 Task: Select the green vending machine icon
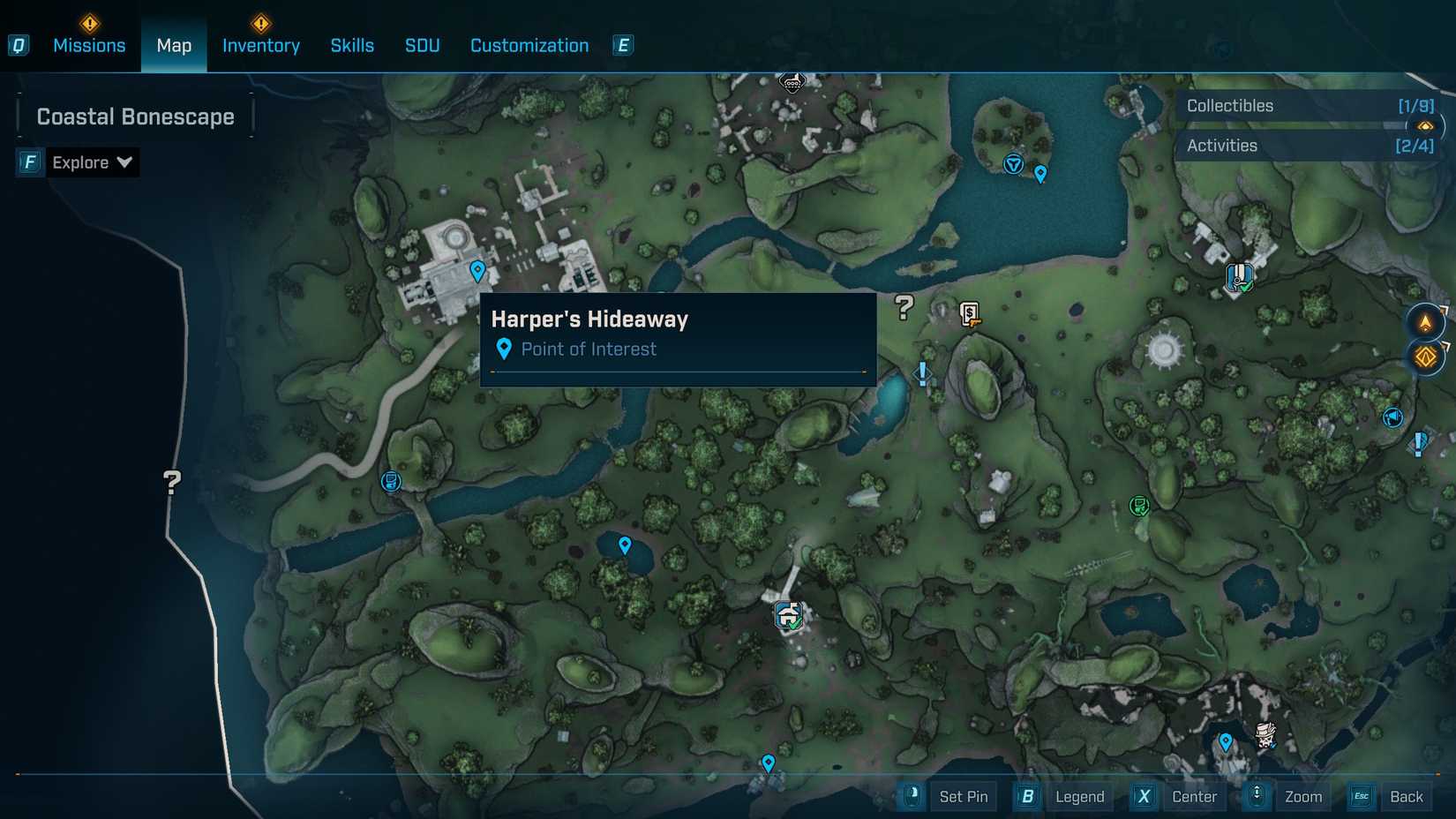[x=1139, y=506]
